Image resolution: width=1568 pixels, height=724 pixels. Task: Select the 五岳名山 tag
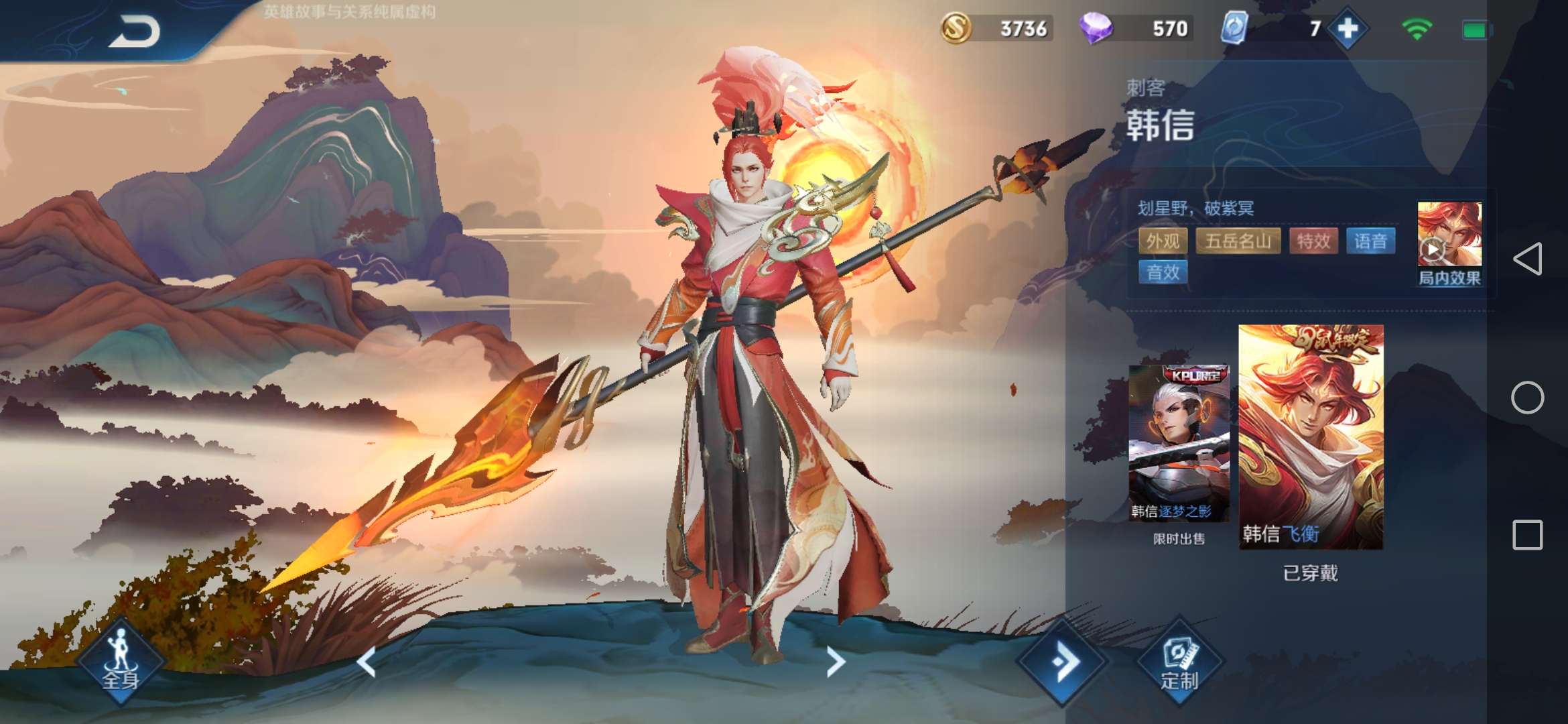[1238, 241]
